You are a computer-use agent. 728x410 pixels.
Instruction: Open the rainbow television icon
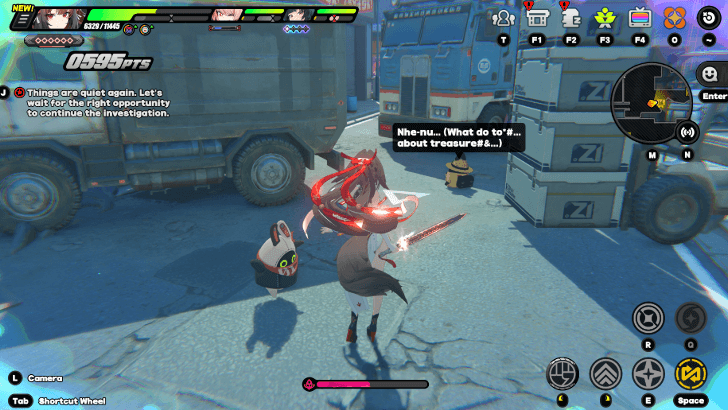pyautogui.click(x=640, y=18)
